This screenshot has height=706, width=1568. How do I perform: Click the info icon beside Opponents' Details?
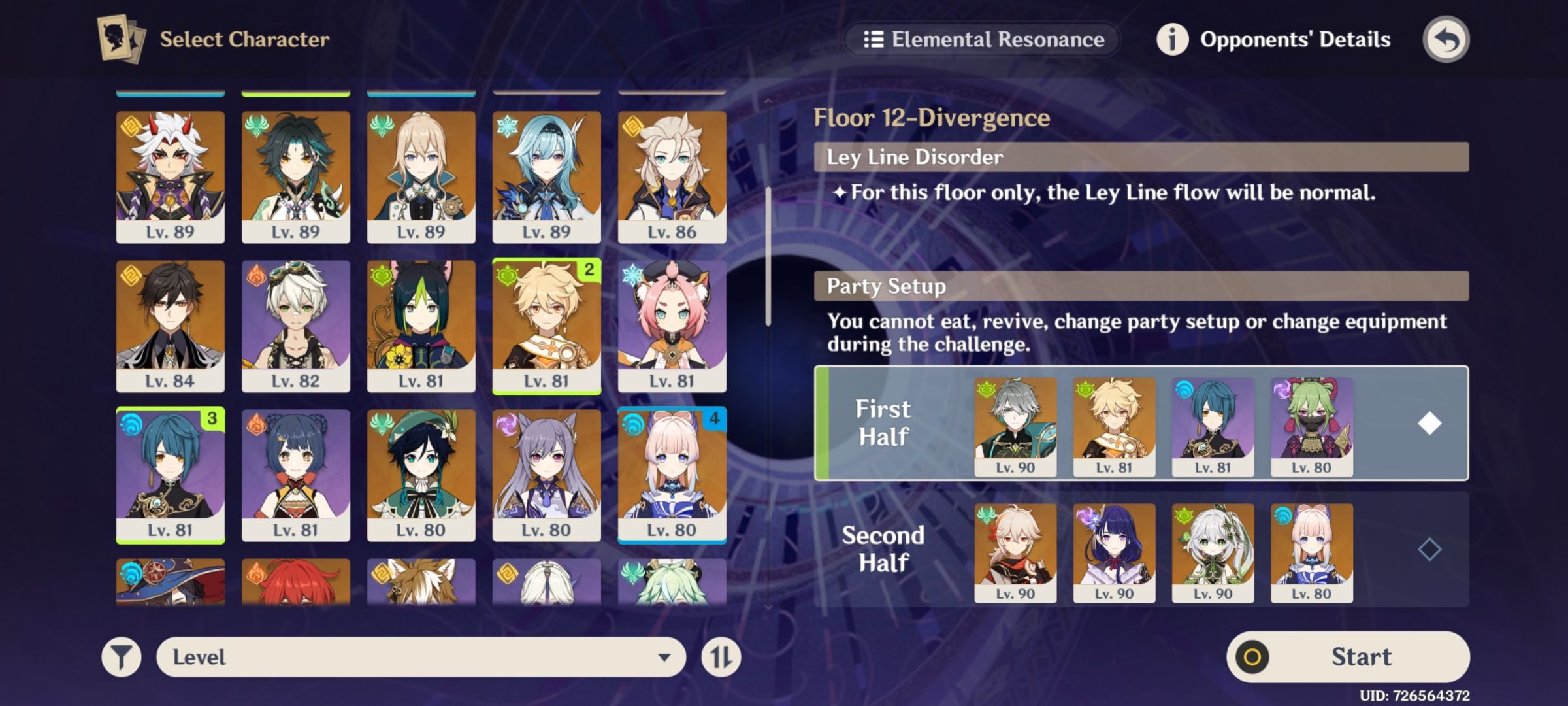1173,39
